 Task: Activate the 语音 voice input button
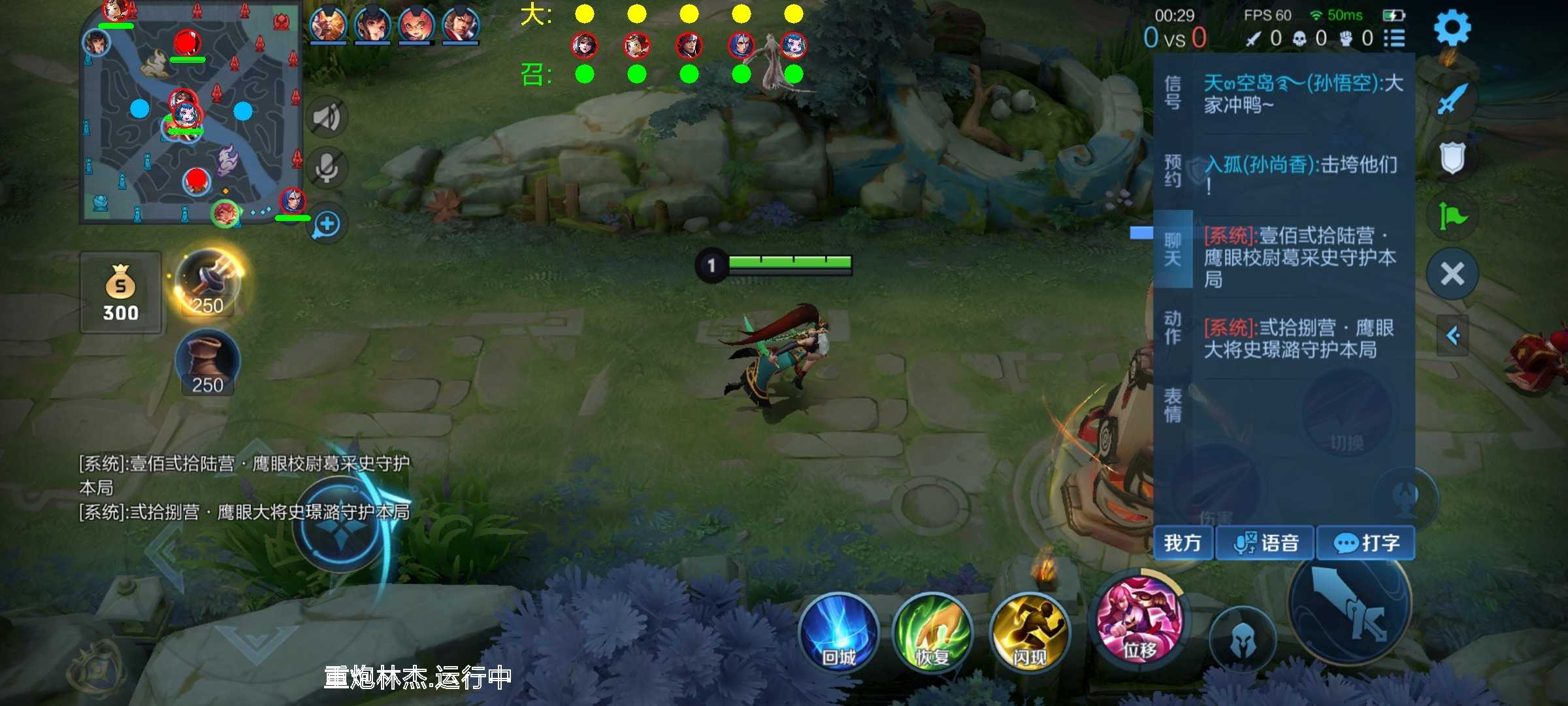[1265, 543]
